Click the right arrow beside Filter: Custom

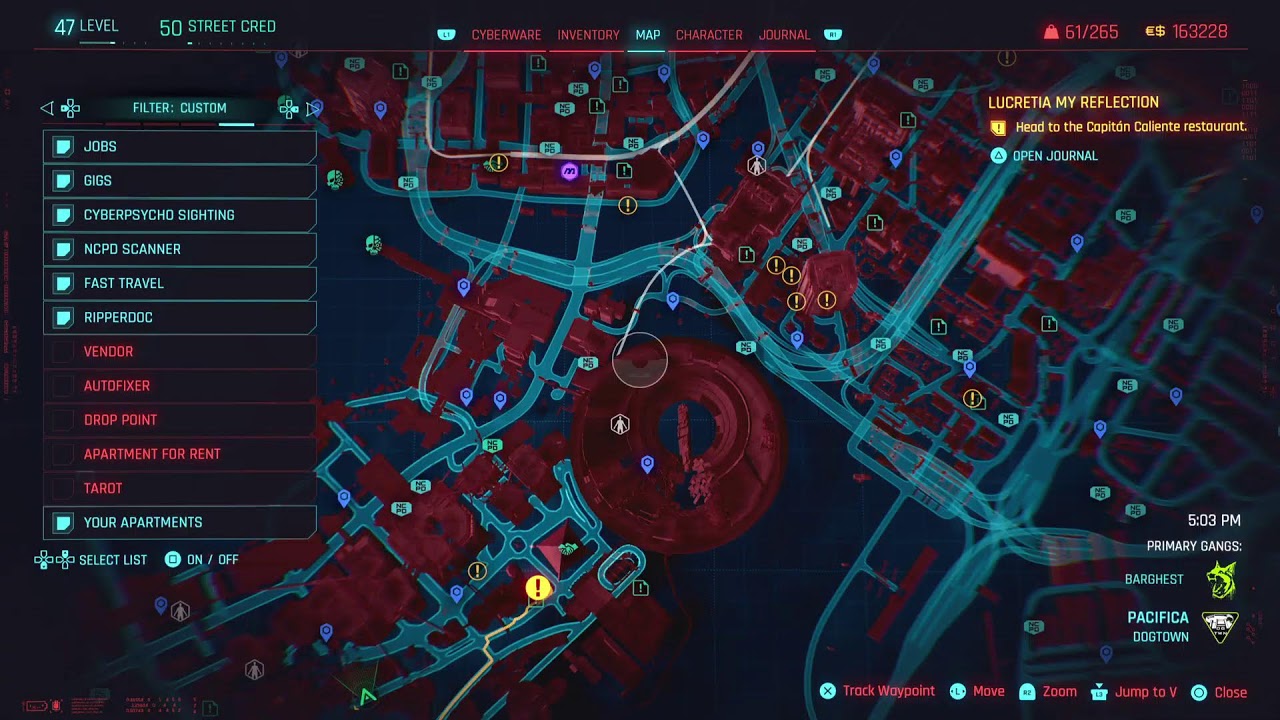pyautogui.click(x=310, y=107)
